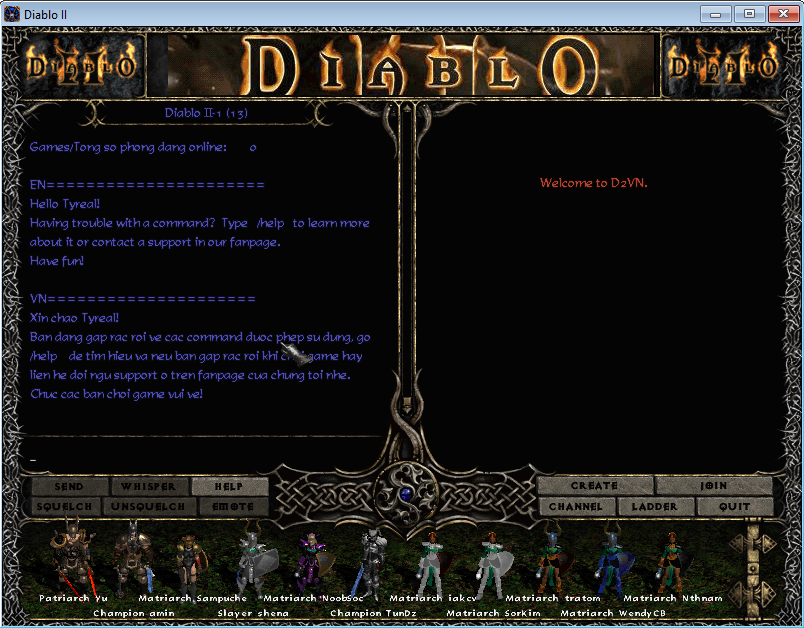Select player Patriarch Yu's avatar
Screen dimensions: 804x628
72,560
